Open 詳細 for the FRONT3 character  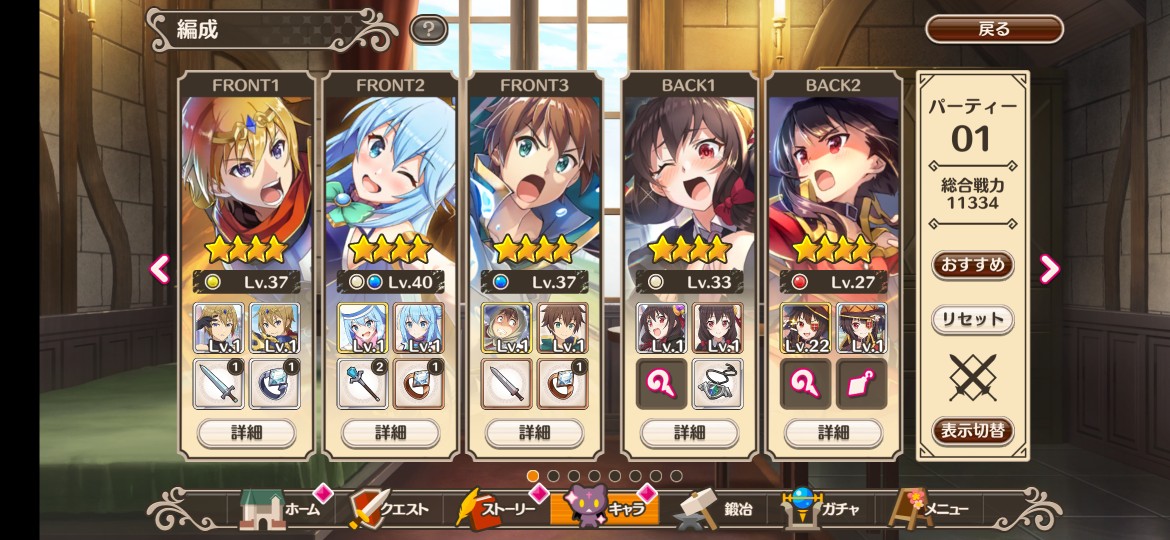click(534, 433)
